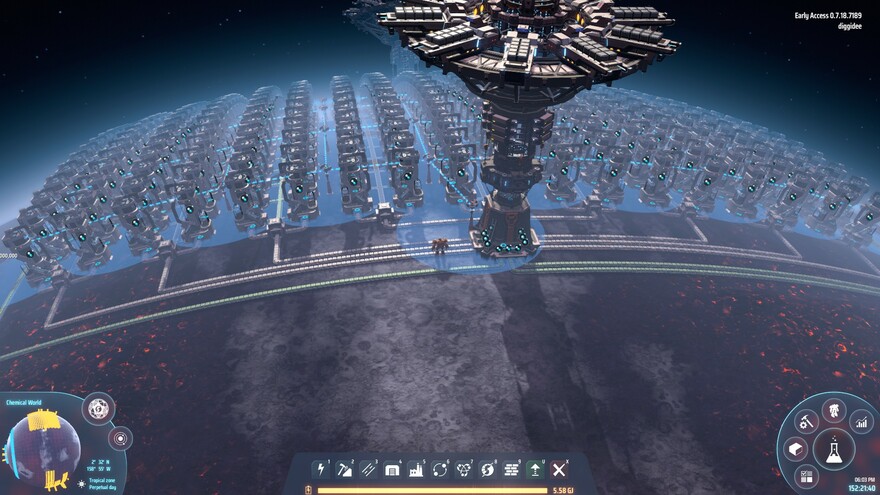Open the orbit-style logistics build category

click(x=440, y=469)
